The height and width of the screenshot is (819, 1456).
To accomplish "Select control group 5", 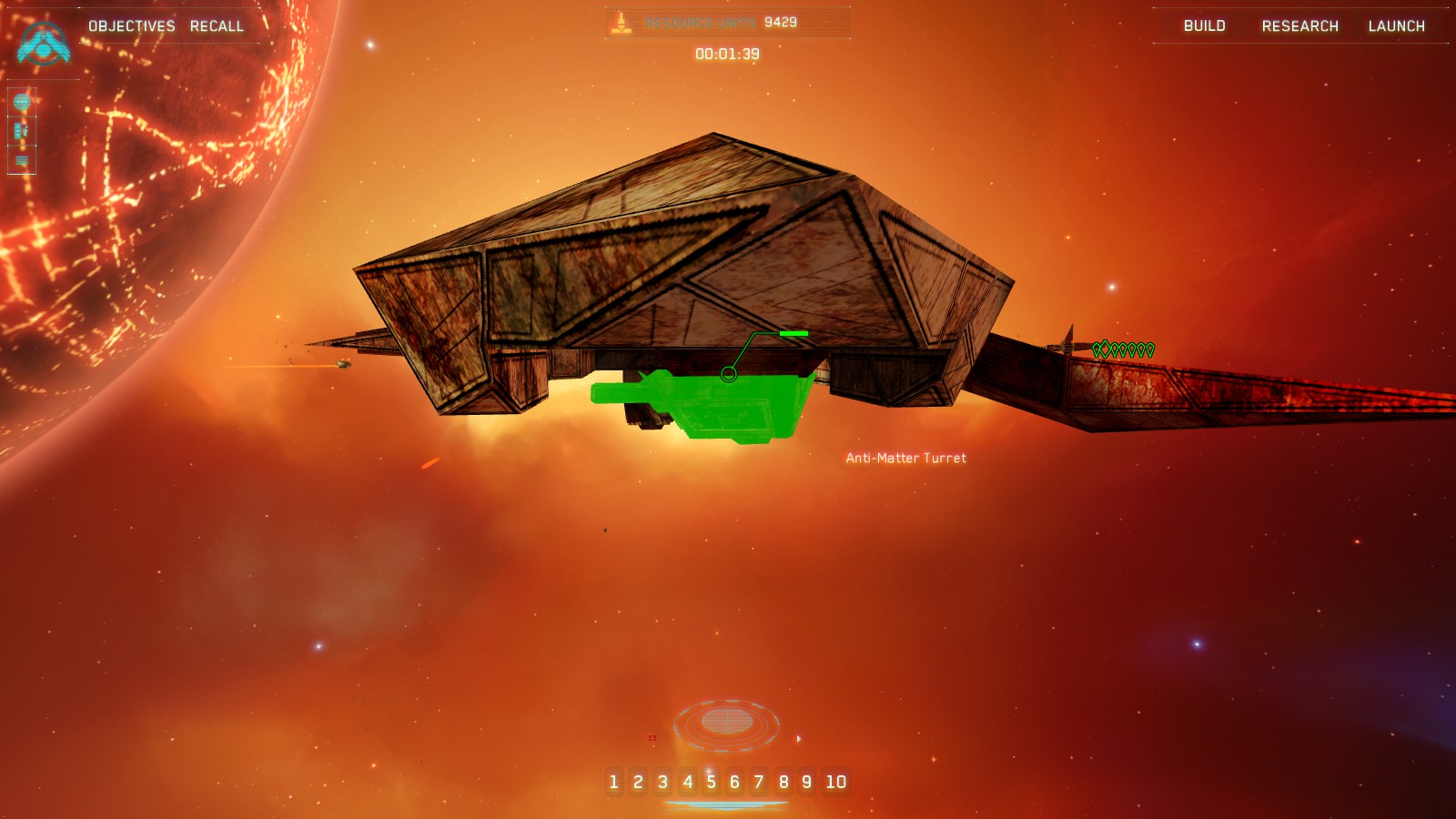I will (711, 782).
